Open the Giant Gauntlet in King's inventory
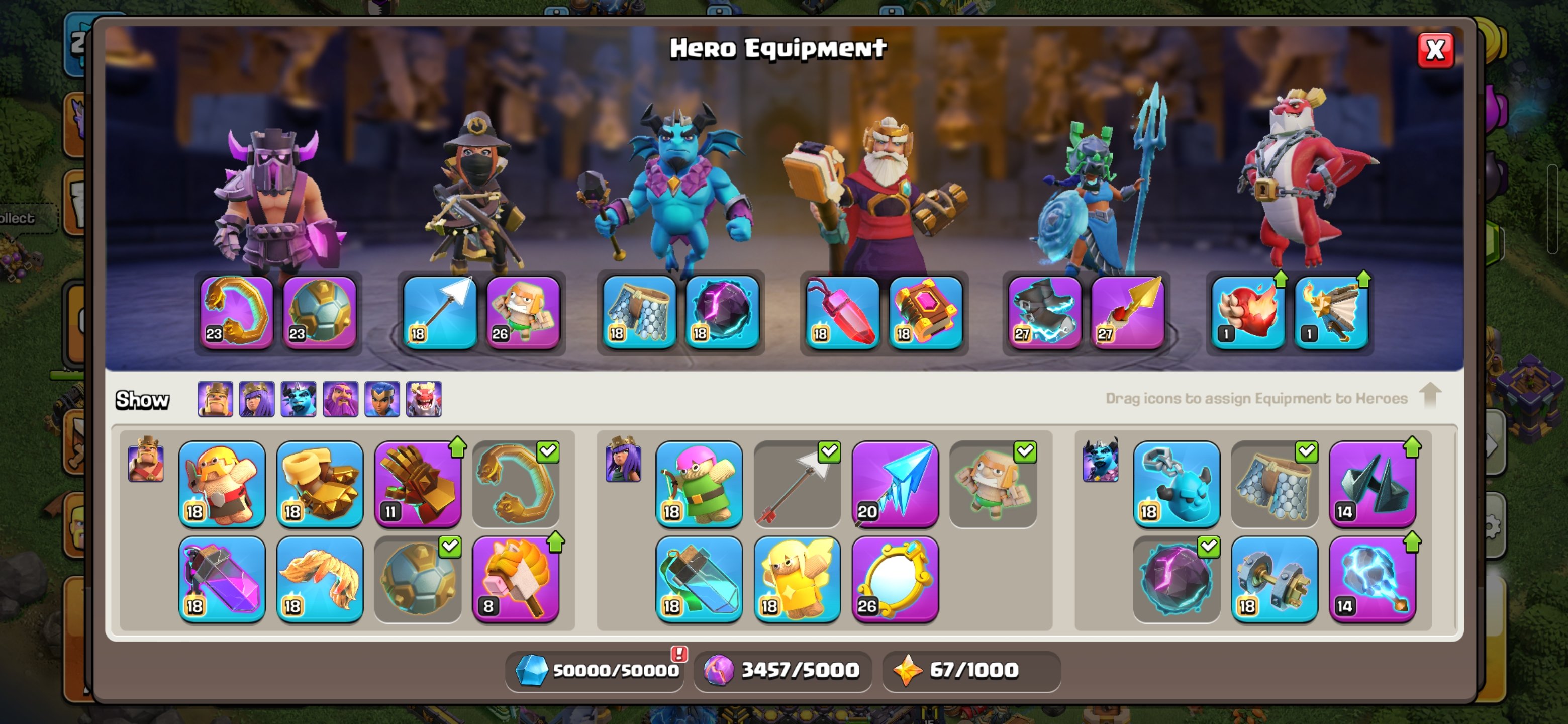1568x724 pixels. (418, 483)
